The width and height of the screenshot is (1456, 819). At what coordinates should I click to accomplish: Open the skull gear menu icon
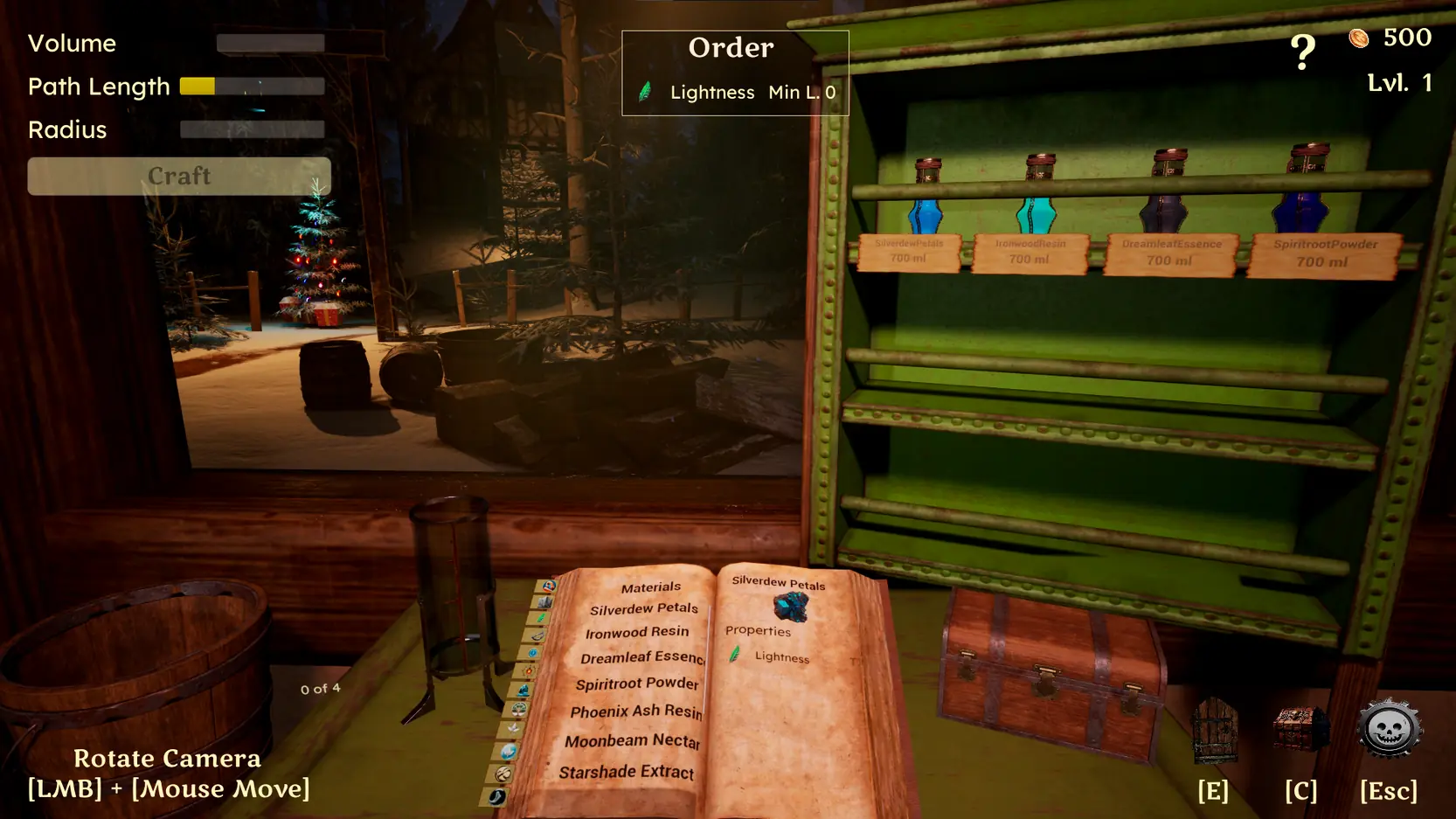click(1389, 729)
